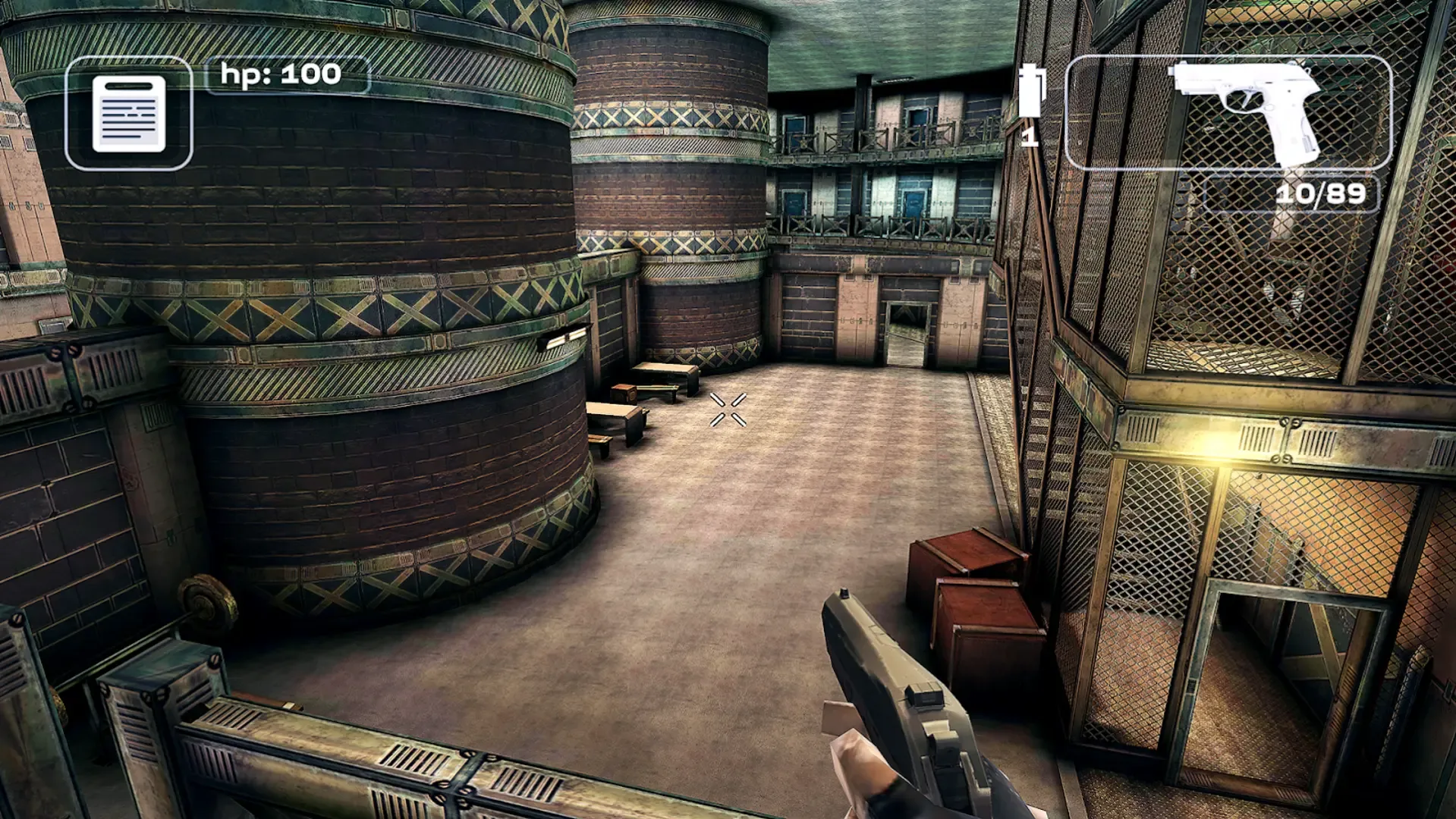The width and height of the screenshot is (1456, 819).
Task: Click the hp bar panel to check health
Action: (x=281, y=74)
